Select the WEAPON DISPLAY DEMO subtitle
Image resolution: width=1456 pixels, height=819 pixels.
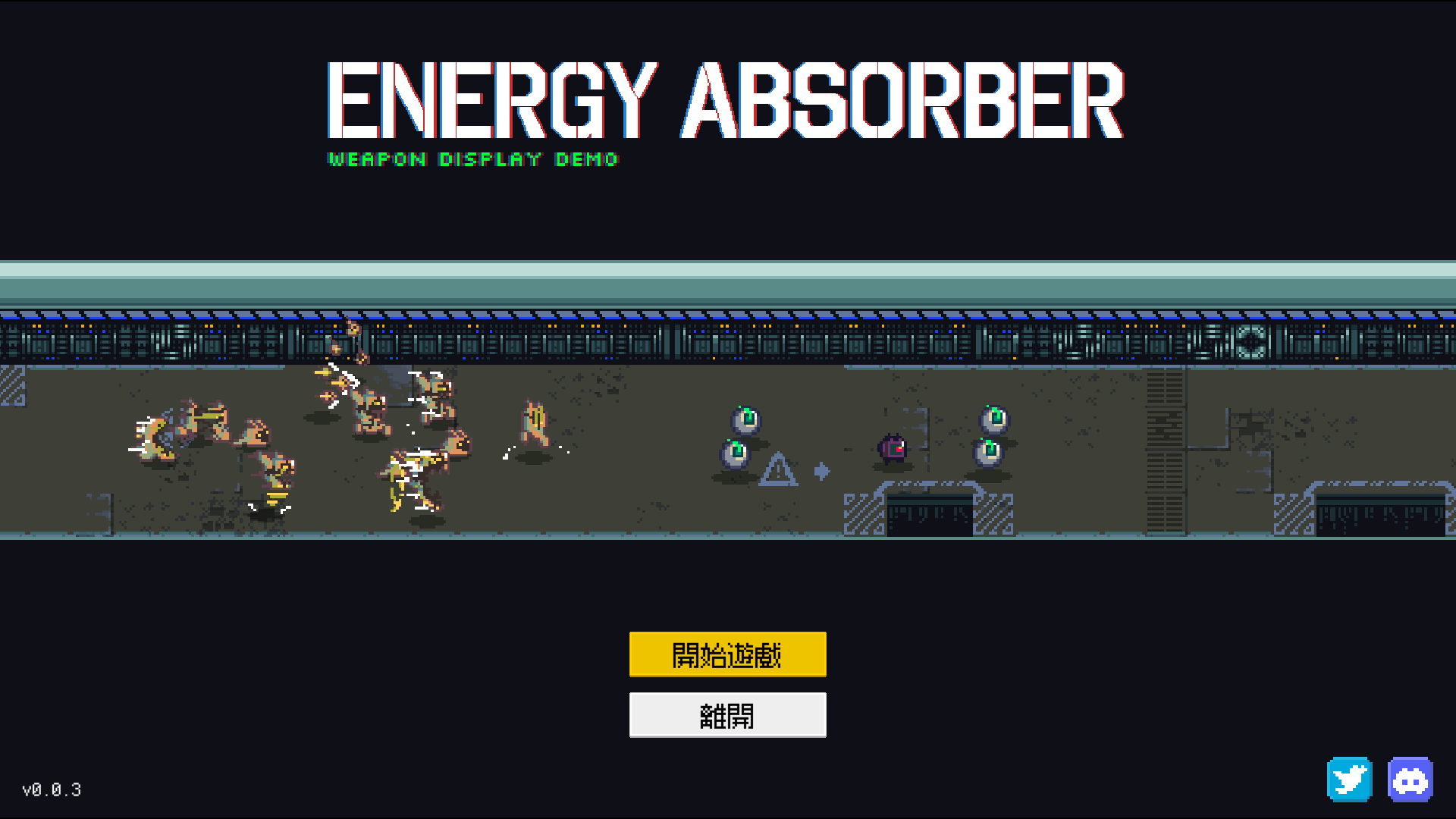[472, 159]
